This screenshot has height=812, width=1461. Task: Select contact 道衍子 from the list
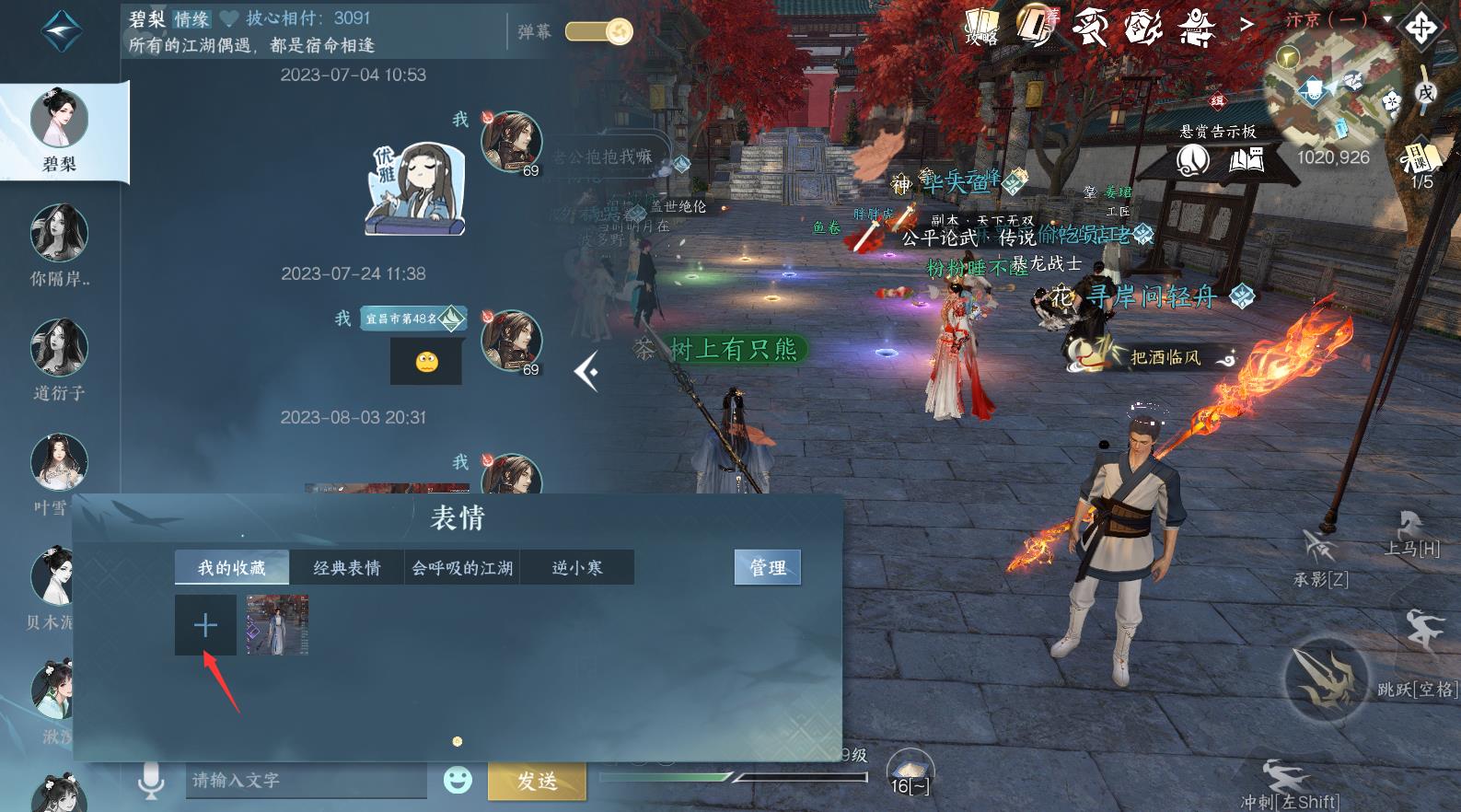(x=60, y=359)
